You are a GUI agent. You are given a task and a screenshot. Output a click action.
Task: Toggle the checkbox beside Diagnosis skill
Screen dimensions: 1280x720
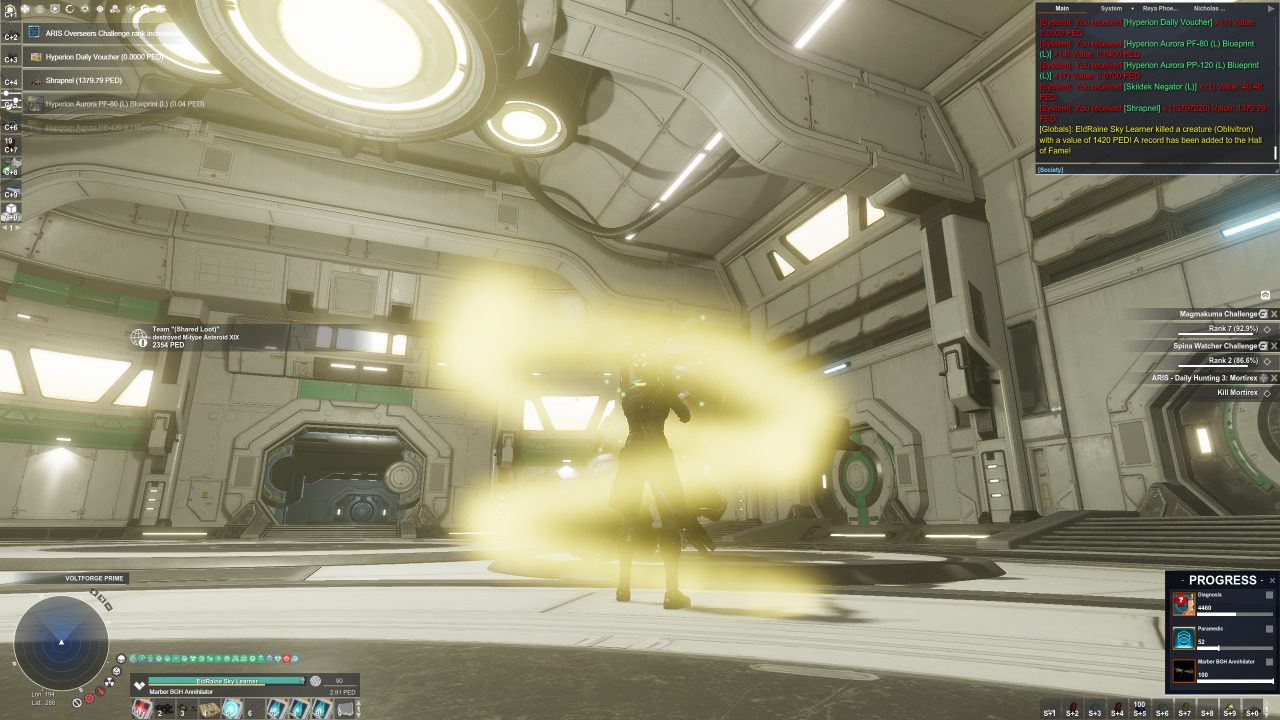click(1269, 596)
